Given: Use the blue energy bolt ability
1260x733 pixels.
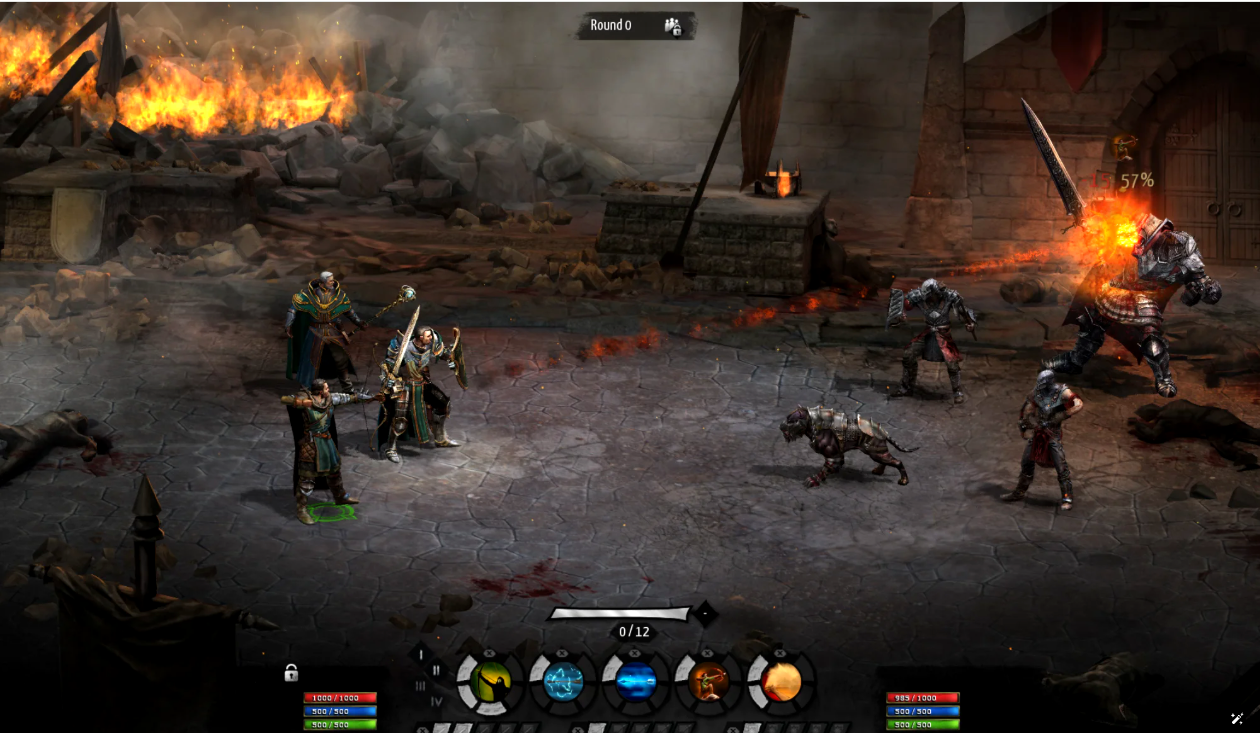Looking at the screenshot, I should click(x=636, y=683).
